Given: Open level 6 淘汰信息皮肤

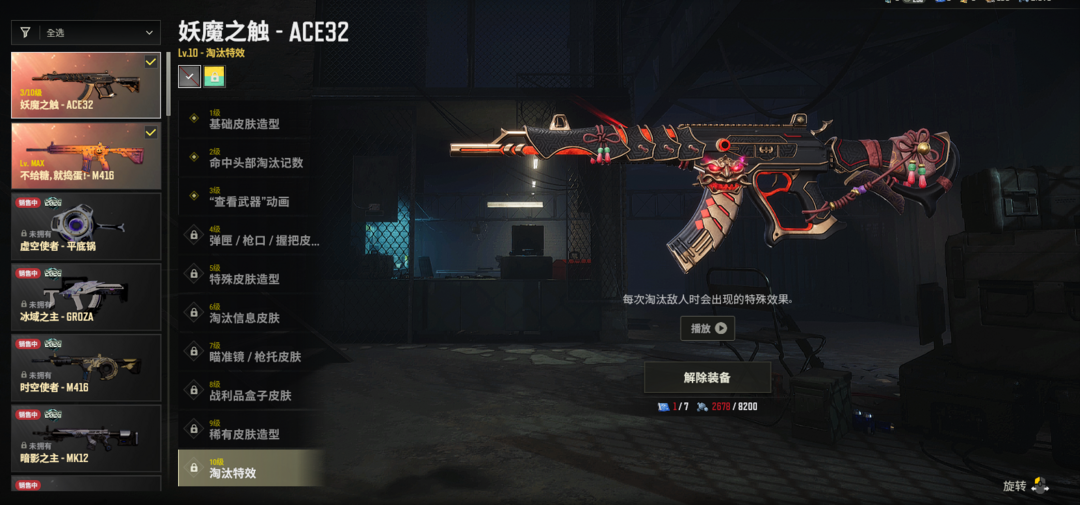Looking at the screenshot, I should (x=251, y=314).
